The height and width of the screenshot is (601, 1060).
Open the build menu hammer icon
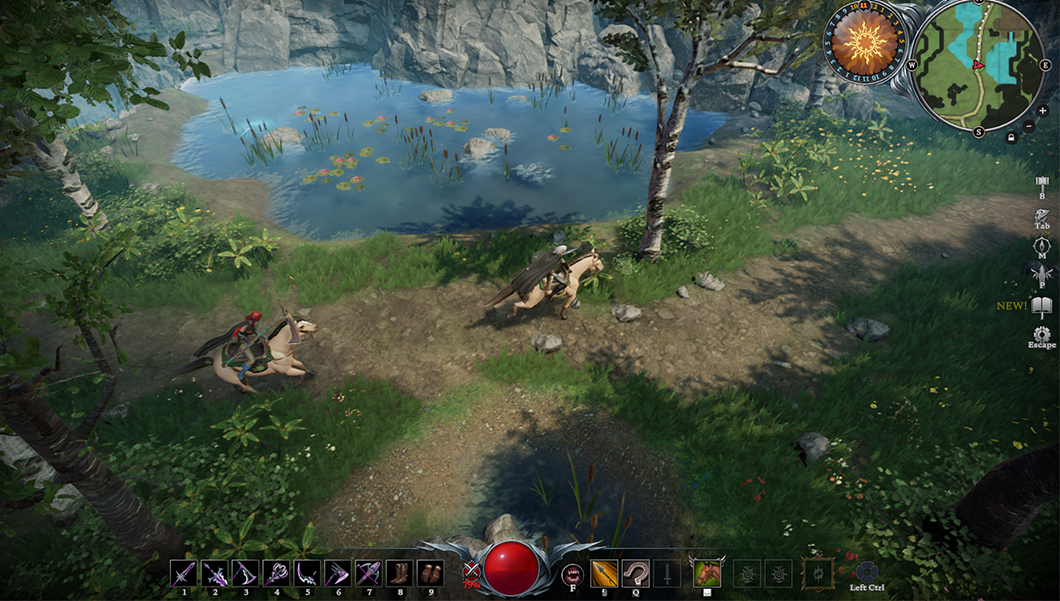pyautogui.click(x=1041, y=183)
